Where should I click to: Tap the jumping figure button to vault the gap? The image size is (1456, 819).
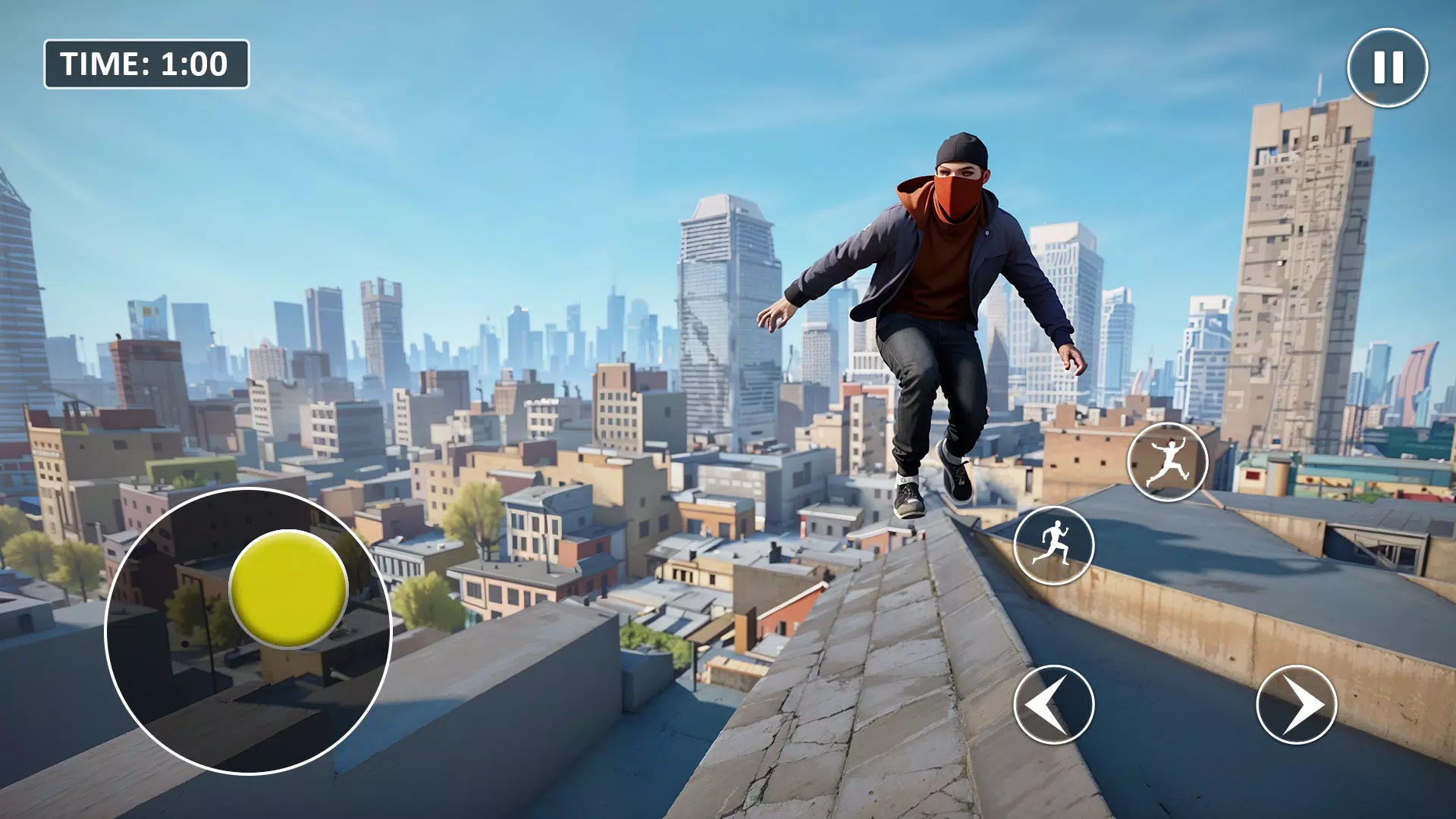(1167, 460)
